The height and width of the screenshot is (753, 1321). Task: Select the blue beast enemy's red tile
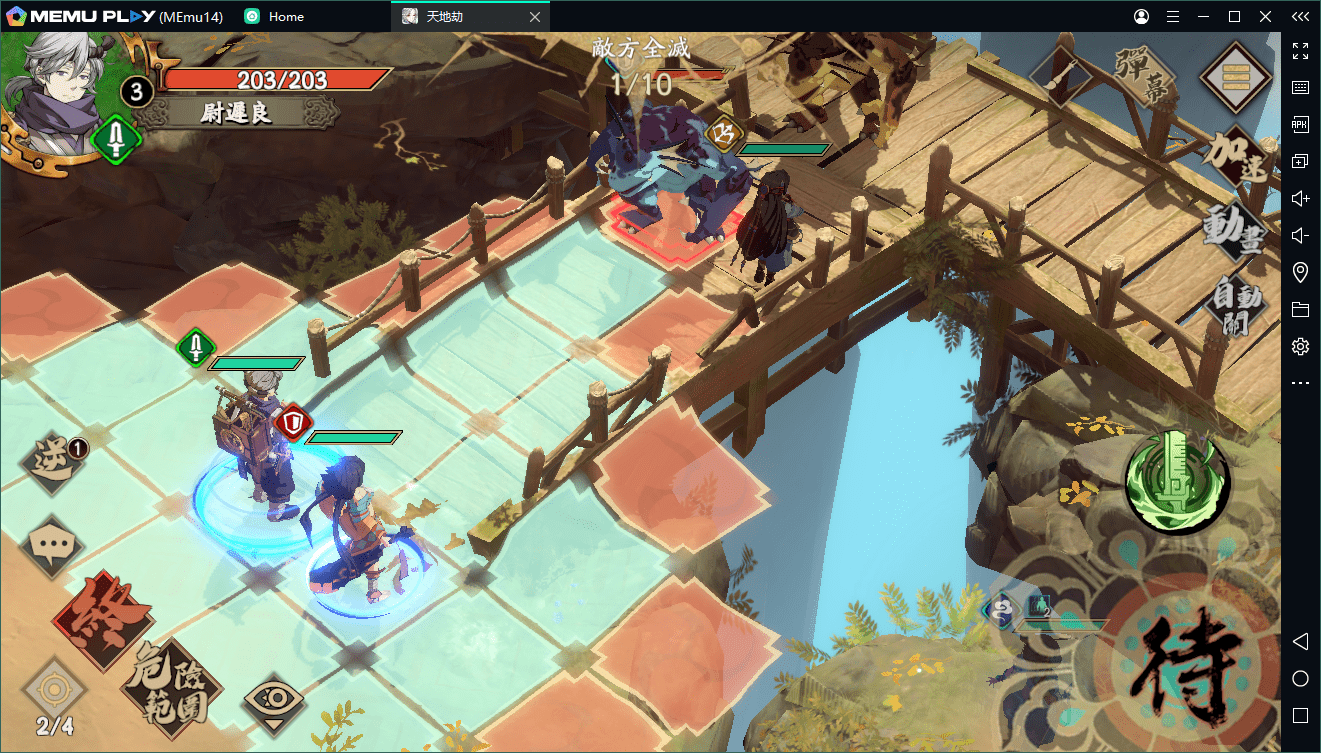click(x=668, y=228)
